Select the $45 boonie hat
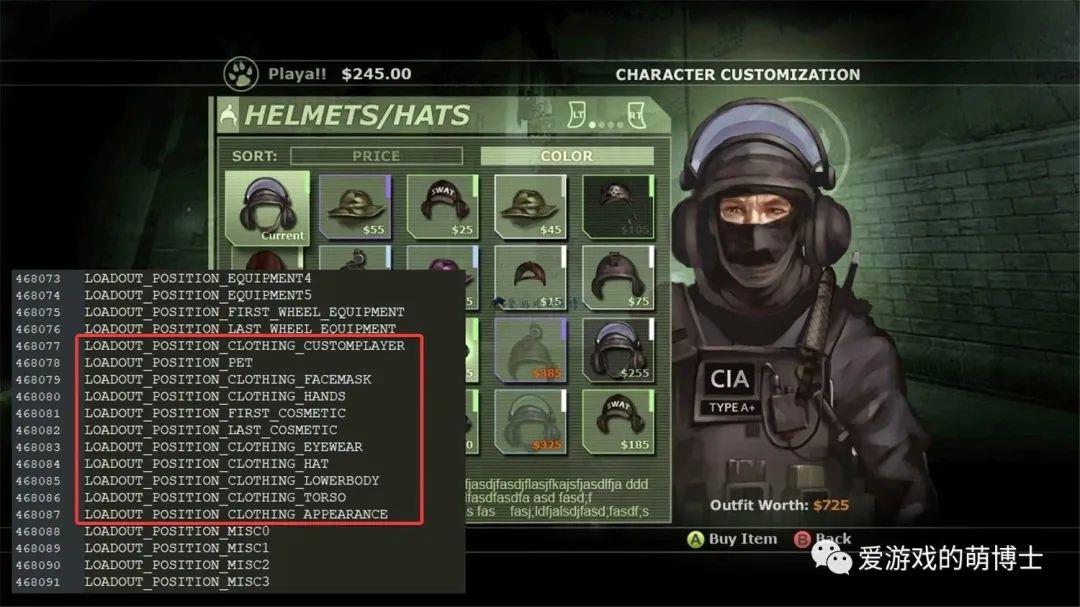Image resolution: width=1080 pixels, height=607 pixels. (x=530, y=207)
